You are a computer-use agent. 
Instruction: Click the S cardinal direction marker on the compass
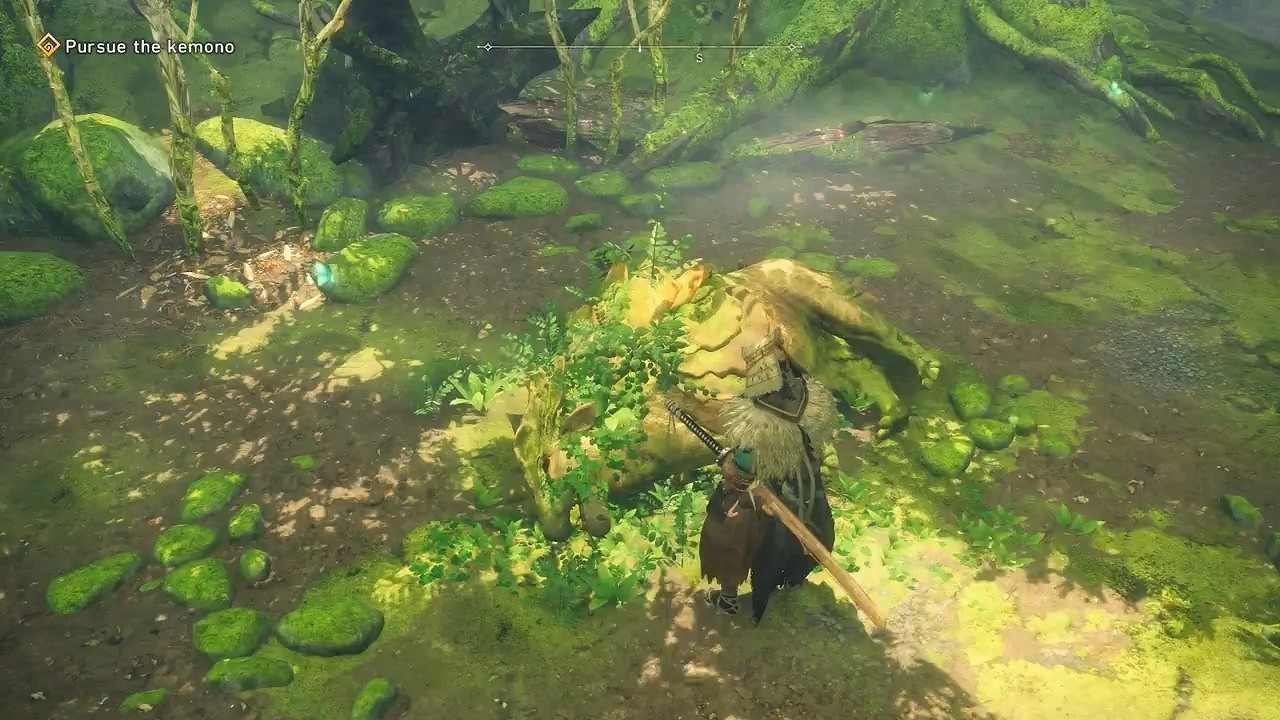[700, 56]
